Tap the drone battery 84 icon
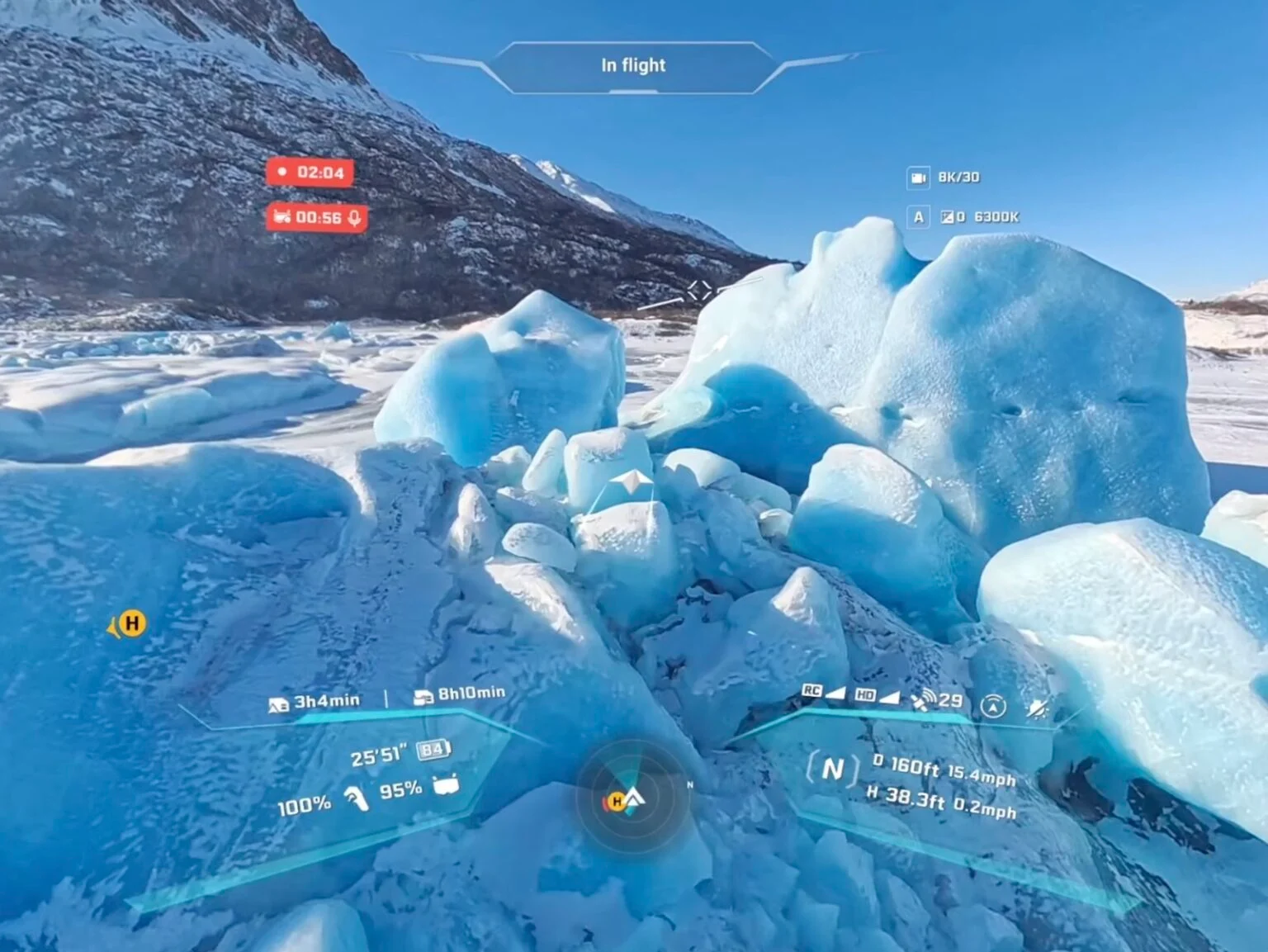Viewport: 1268px width, 952px height. pos(434,750)
